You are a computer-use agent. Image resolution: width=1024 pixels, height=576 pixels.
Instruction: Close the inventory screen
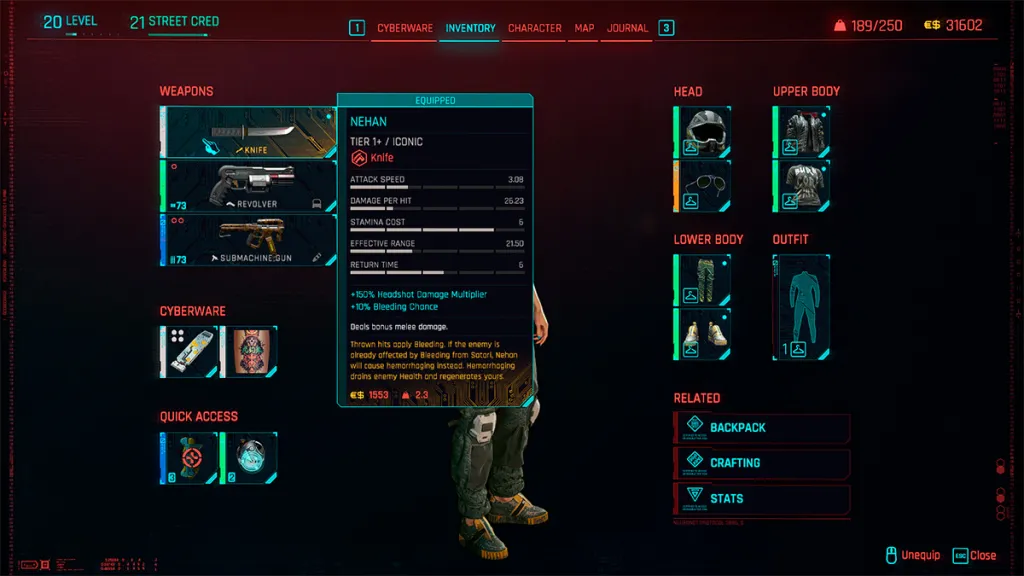pyautogui.click(x=974, y=555)
